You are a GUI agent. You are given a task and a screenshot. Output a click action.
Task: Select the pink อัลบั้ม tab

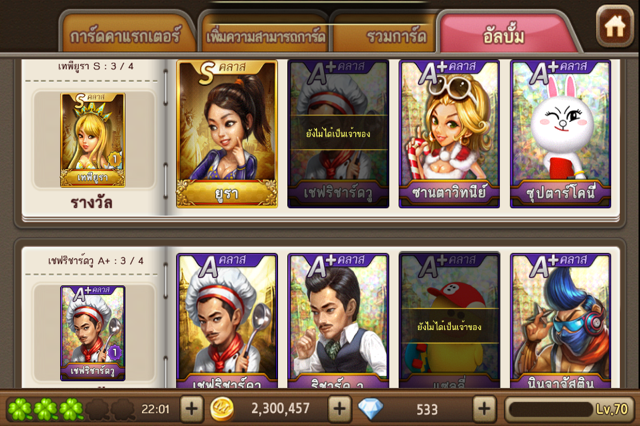(508, 36)
